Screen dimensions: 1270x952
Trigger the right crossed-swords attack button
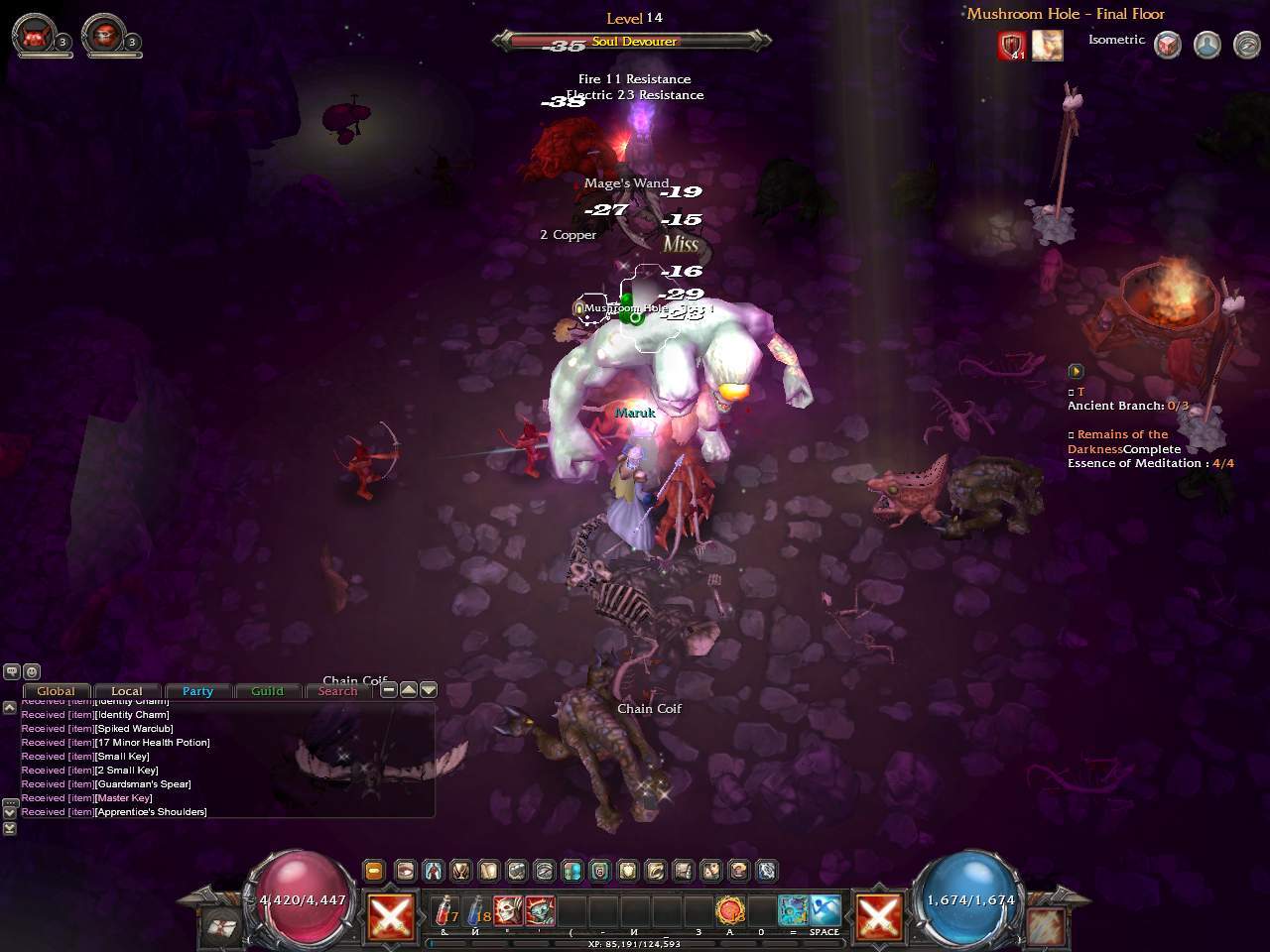[879, 914]
